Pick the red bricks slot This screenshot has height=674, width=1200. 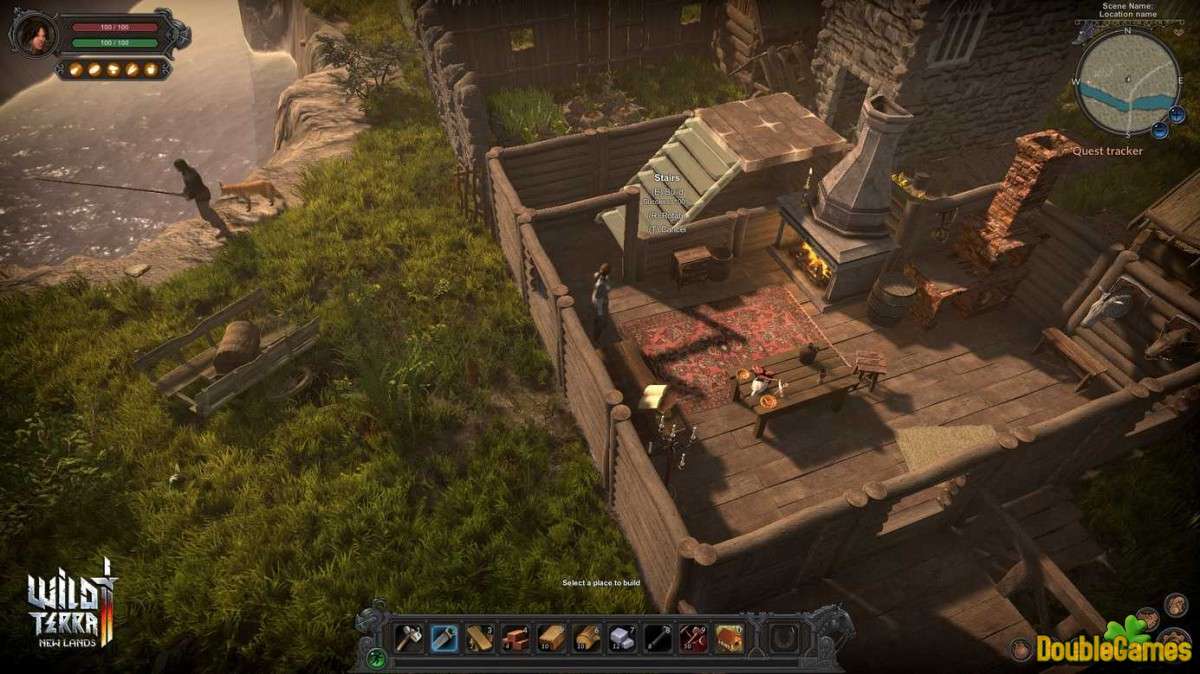[515, 638]
